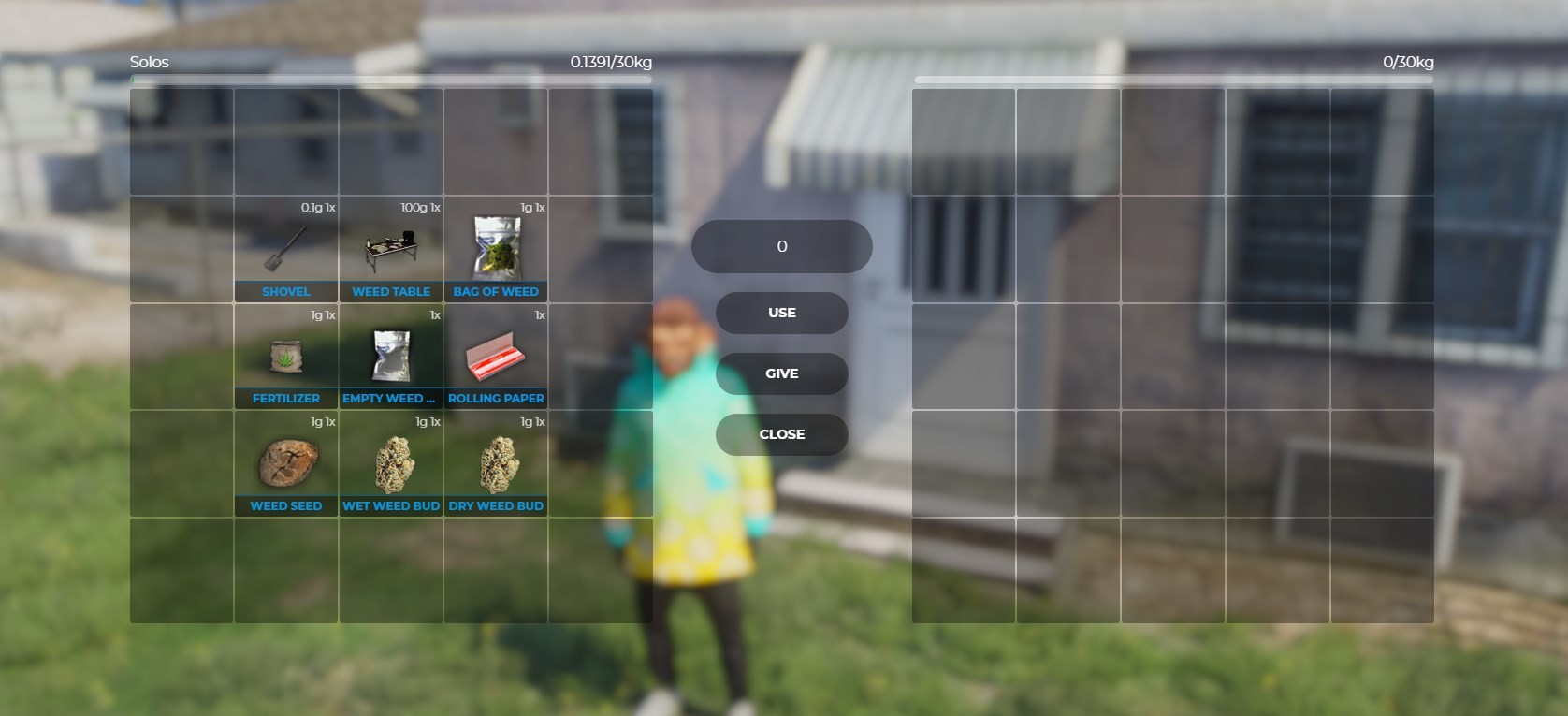Viewport: 1568px width, 716px height.
Task: Click the Empty Weed bag slot
Action: coord(391,358)
